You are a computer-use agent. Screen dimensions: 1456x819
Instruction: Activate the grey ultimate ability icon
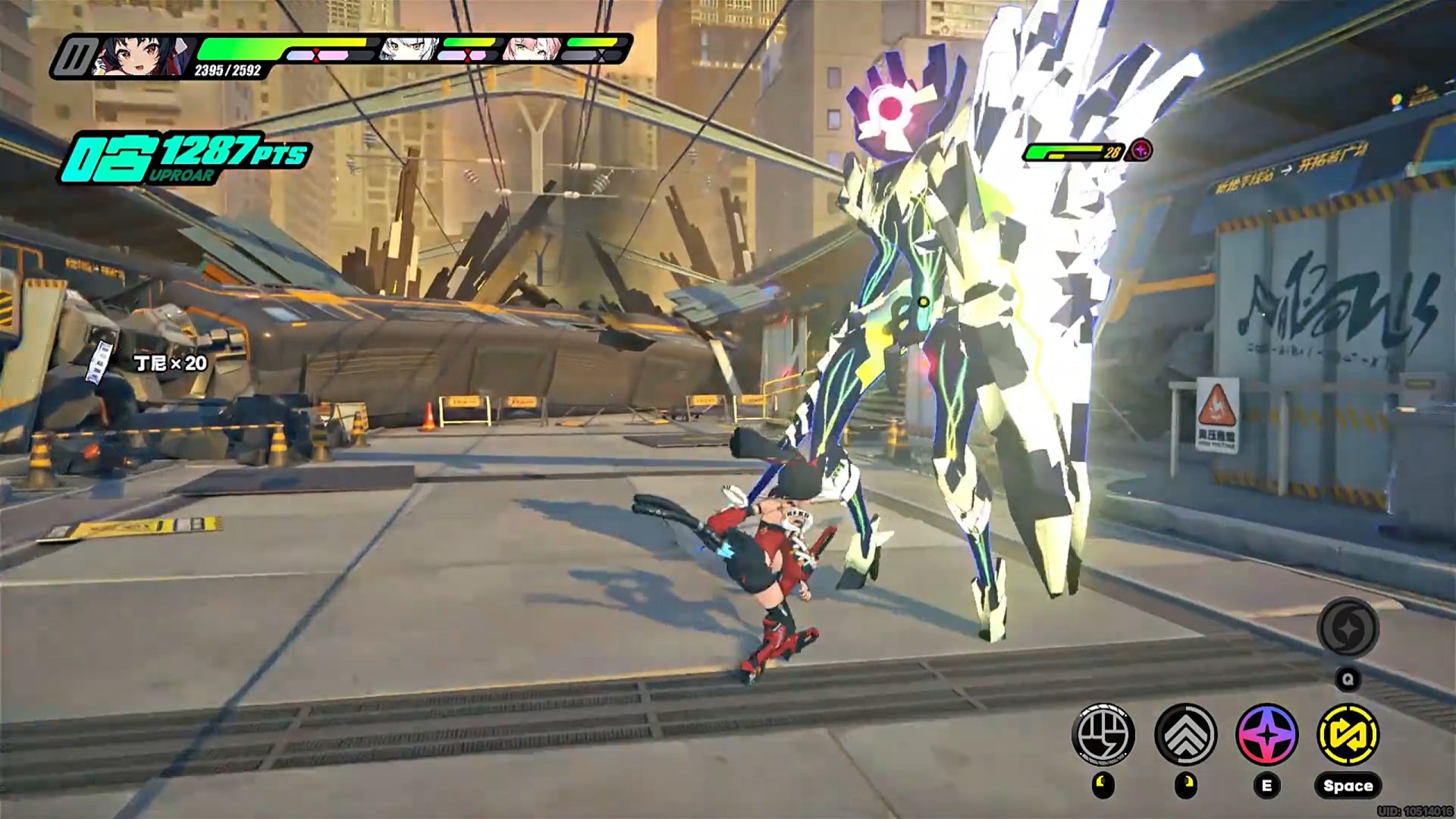(x=1348, y=629)
